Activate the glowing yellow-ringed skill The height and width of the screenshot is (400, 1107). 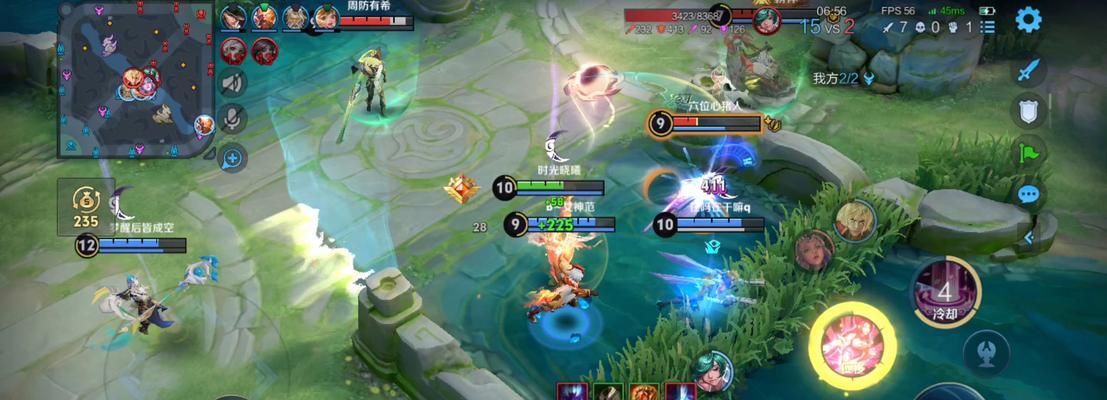coord(851,346)
